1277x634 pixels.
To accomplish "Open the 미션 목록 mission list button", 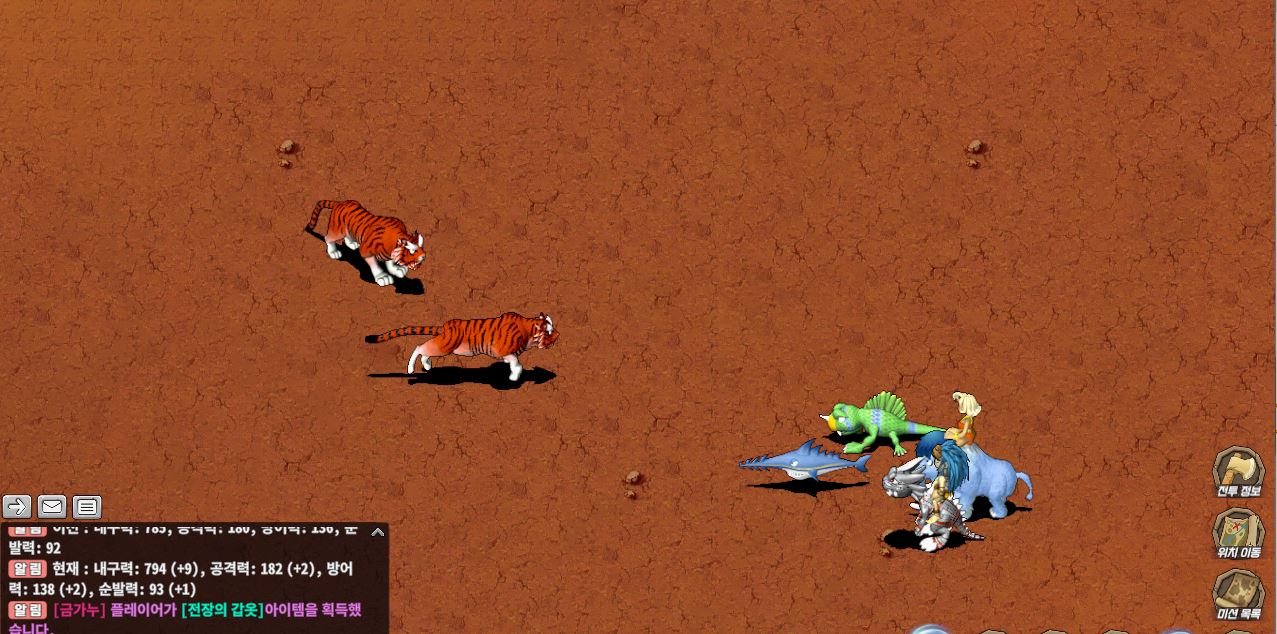I will point(1238,594).
